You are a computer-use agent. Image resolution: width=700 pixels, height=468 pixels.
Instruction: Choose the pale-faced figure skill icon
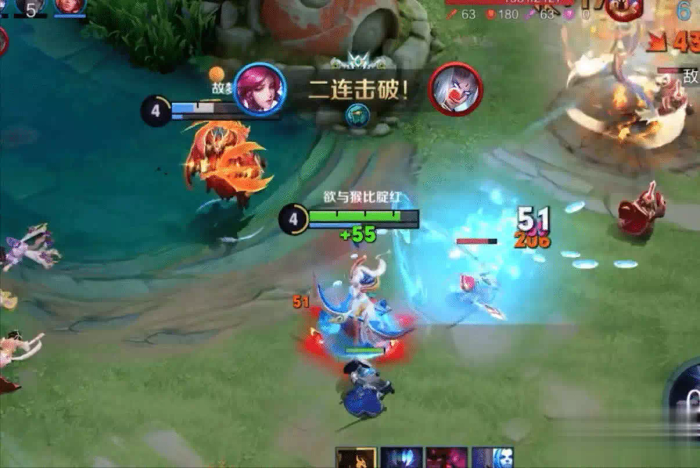pyautogui.click(x=492, y=459)
